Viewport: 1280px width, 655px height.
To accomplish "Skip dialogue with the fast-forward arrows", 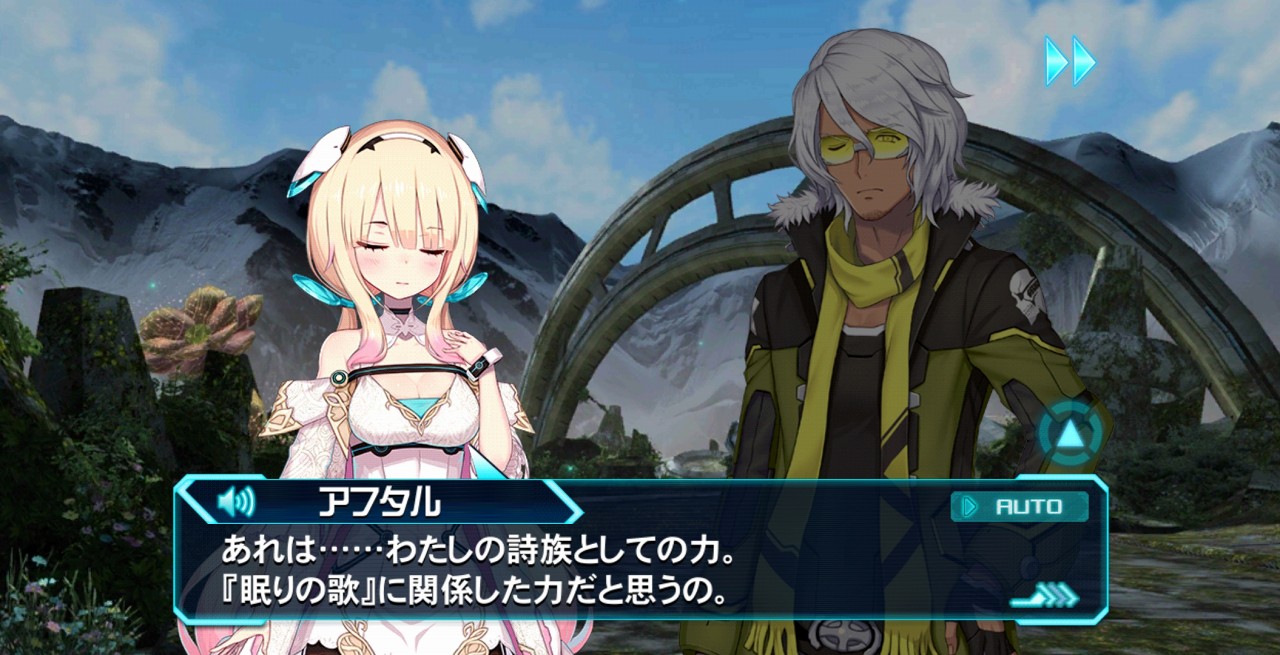I will (1070, 61).
